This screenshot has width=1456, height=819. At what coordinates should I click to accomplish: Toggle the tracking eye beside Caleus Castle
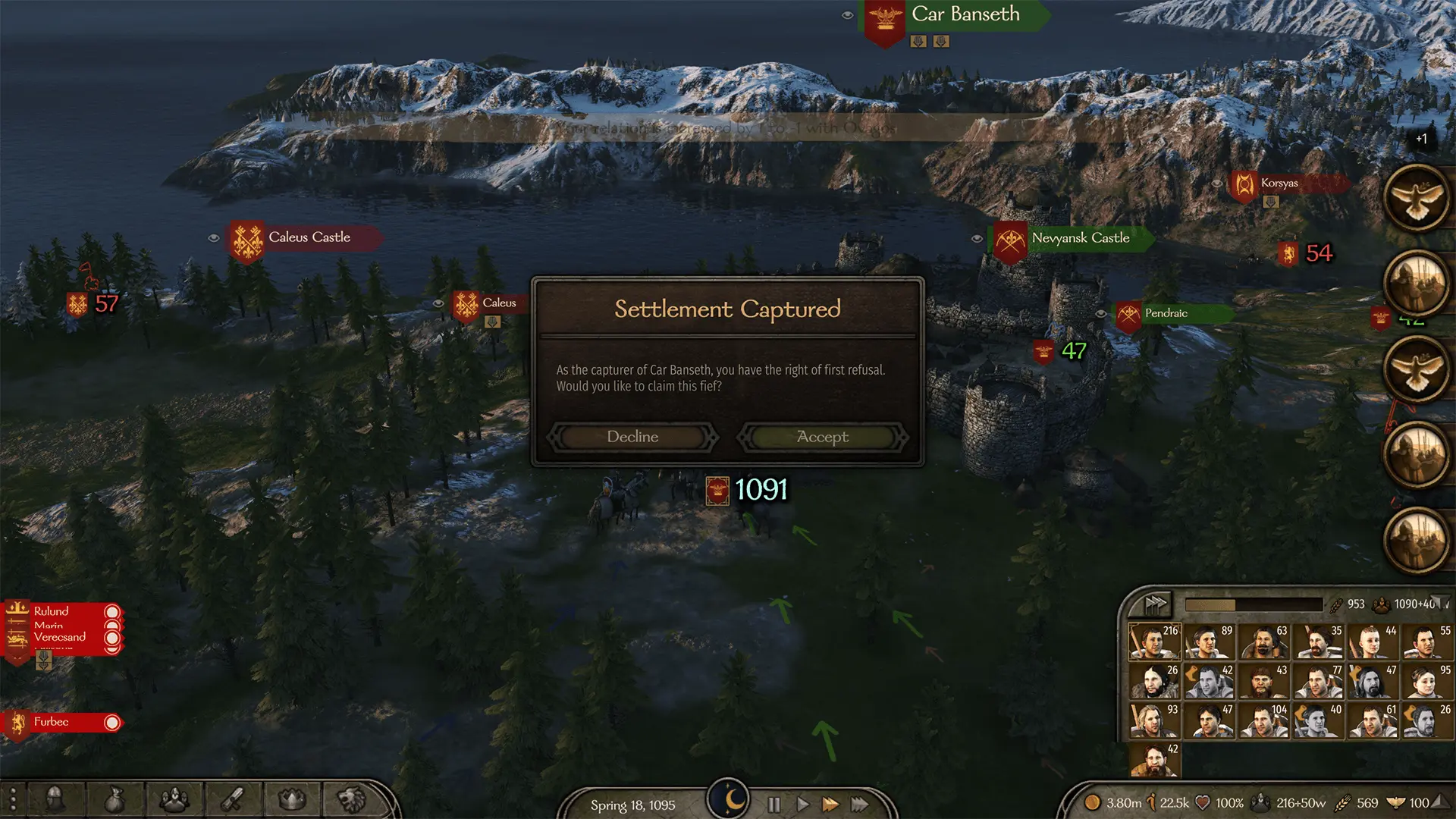point(212,238)
